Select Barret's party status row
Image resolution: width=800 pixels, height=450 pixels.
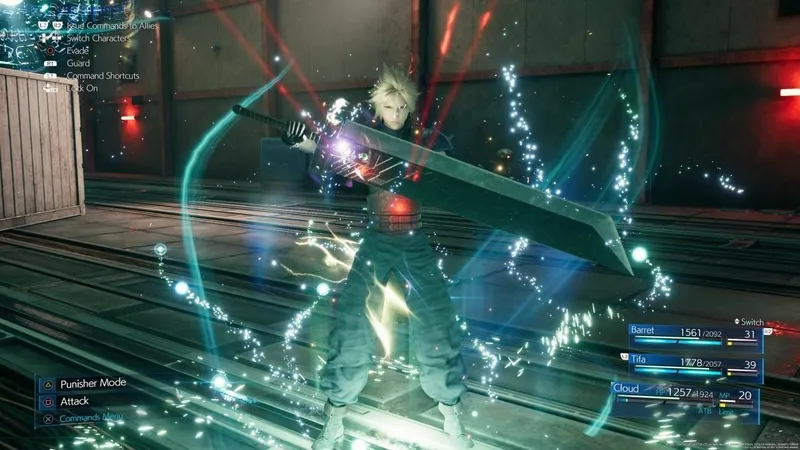(695, 337)
